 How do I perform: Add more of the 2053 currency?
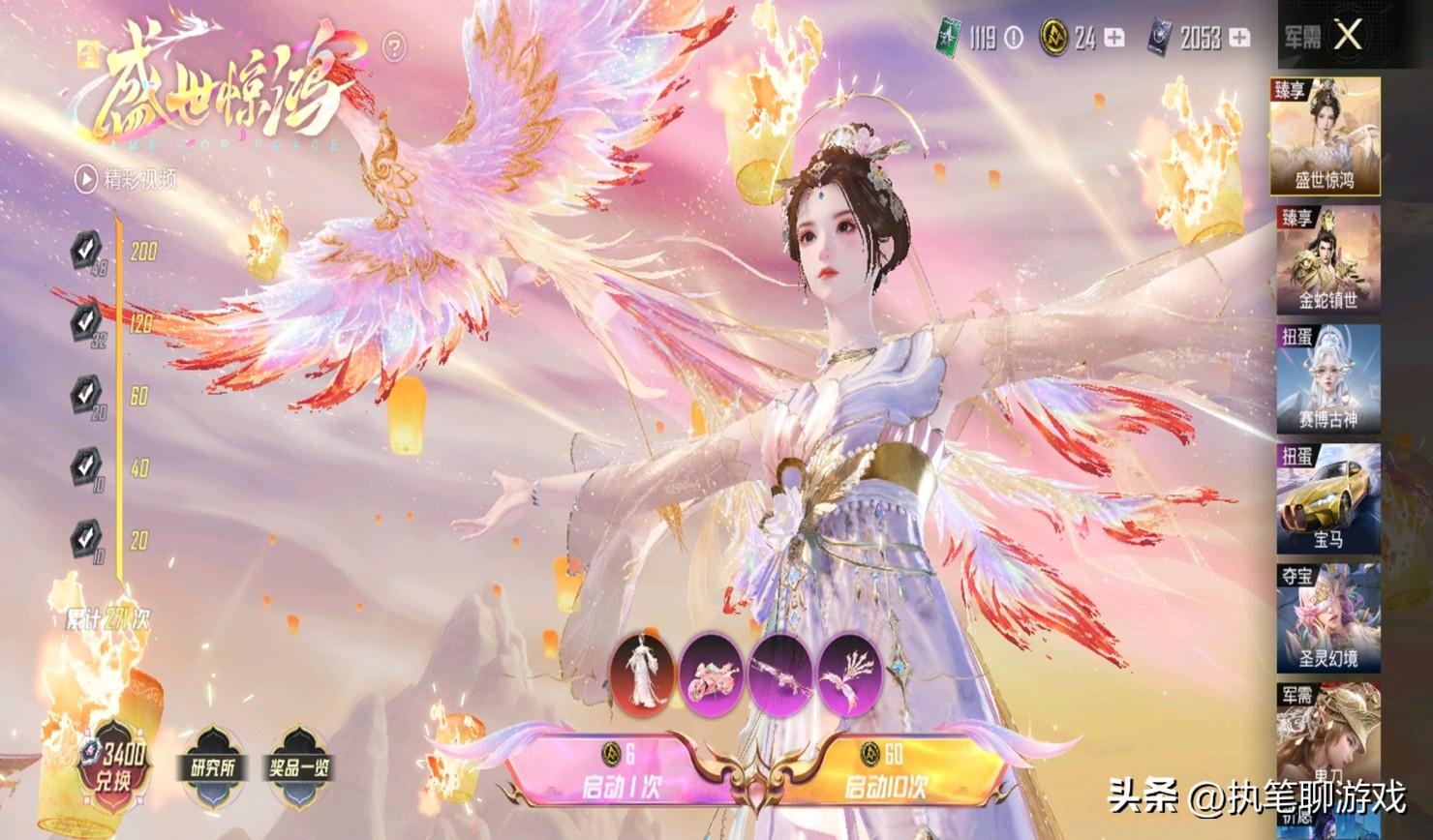[1239, 38]
